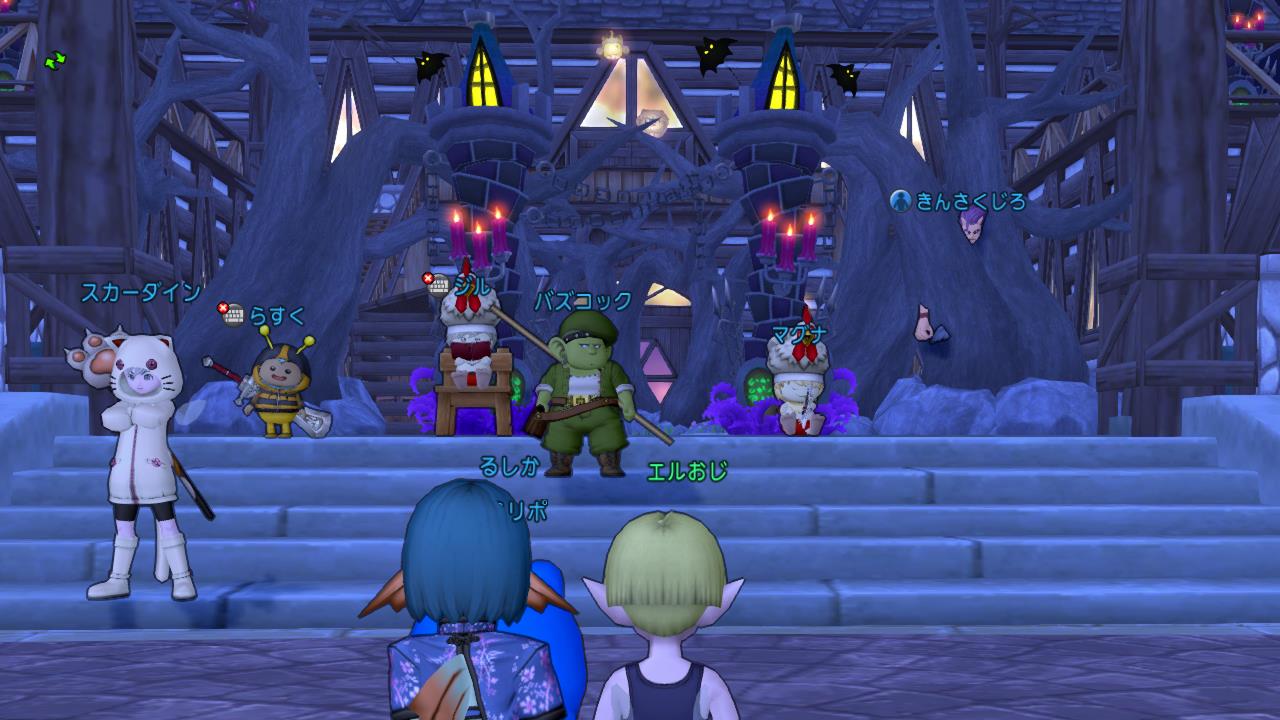Image resolution: width=1280 pixels, height=720 pixels.
Task: Select the エルおじ name label
Action: 687,471
